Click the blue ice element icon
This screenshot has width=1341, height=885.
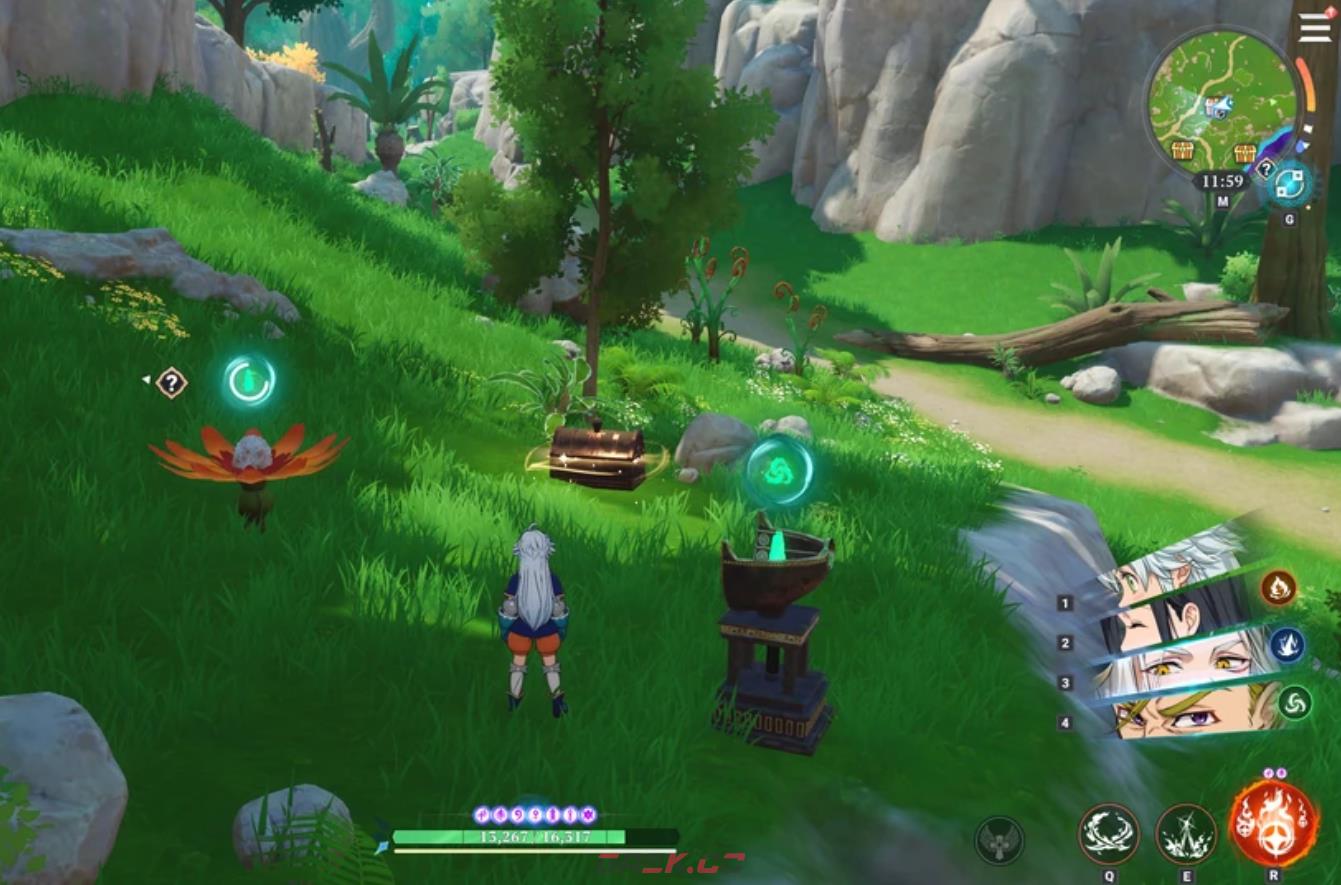(1287, 645)
